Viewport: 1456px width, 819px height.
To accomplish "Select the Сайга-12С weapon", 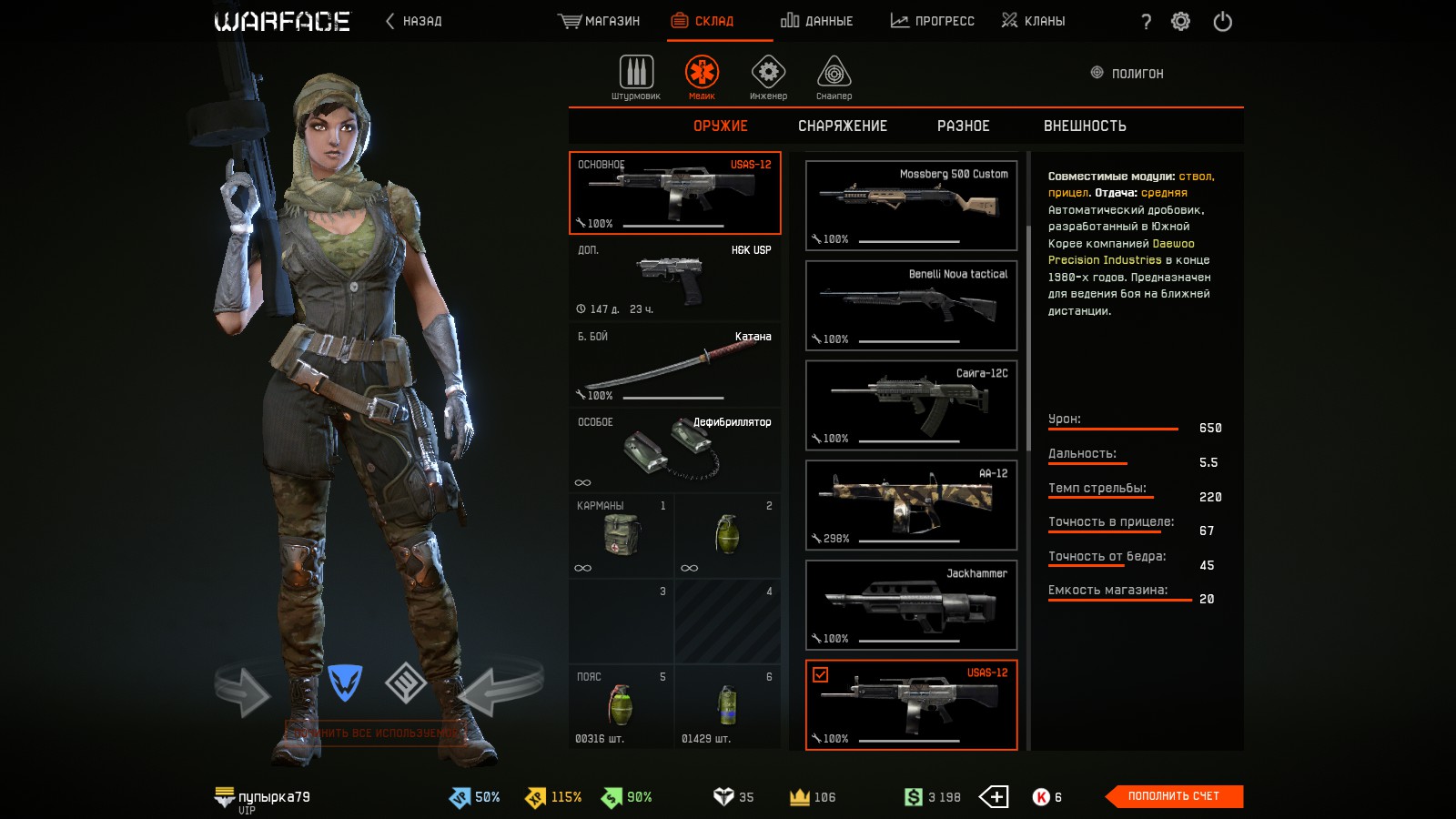I will coord(911,405).
